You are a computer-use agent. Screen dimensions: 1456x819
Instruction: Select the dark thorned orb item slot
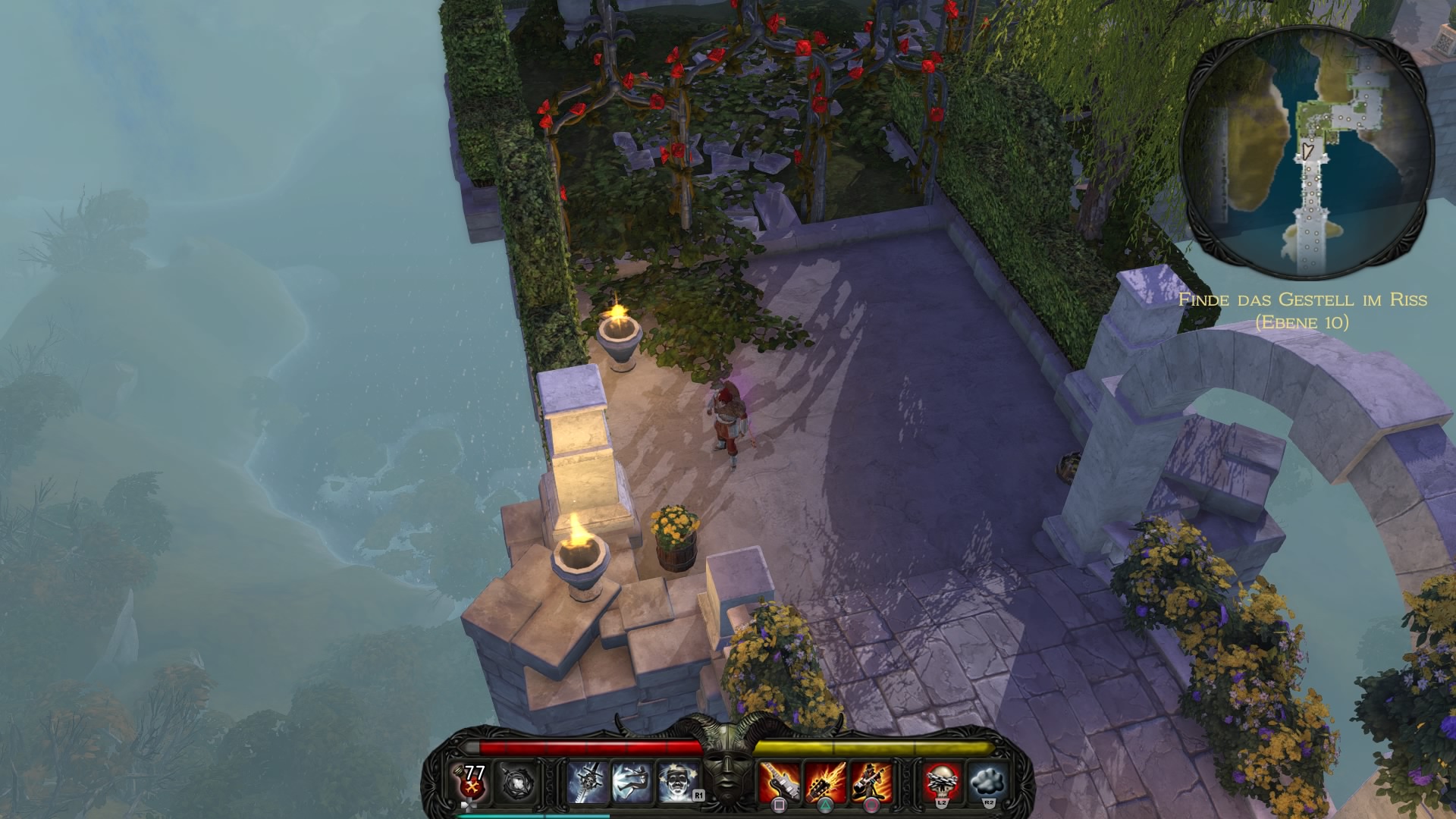point(516,783)
